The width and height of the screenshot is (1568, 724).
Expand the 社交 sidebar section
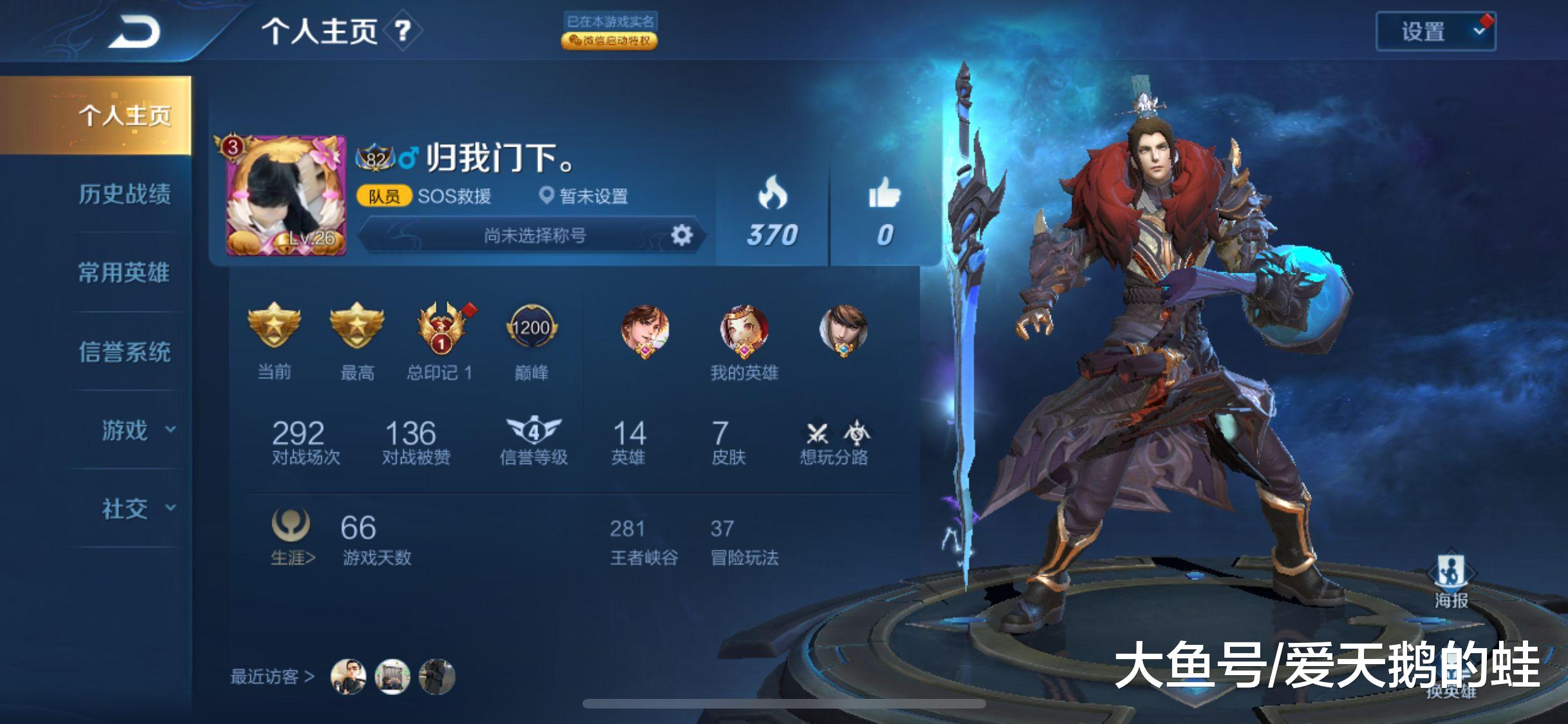126,508
